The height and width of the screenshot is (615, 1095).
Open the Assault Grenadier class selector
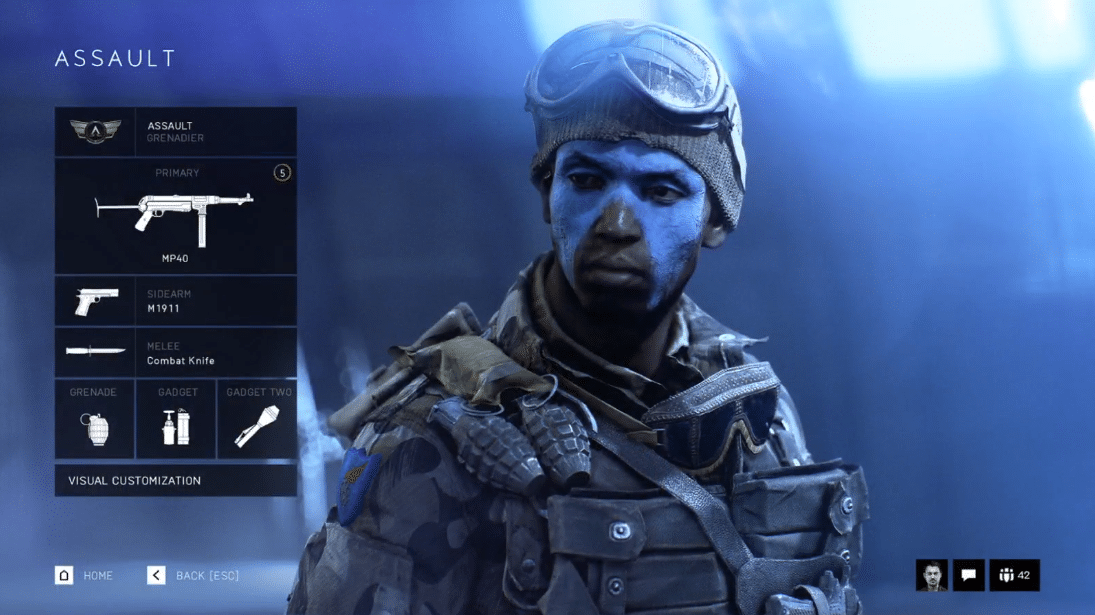point(176,132)
